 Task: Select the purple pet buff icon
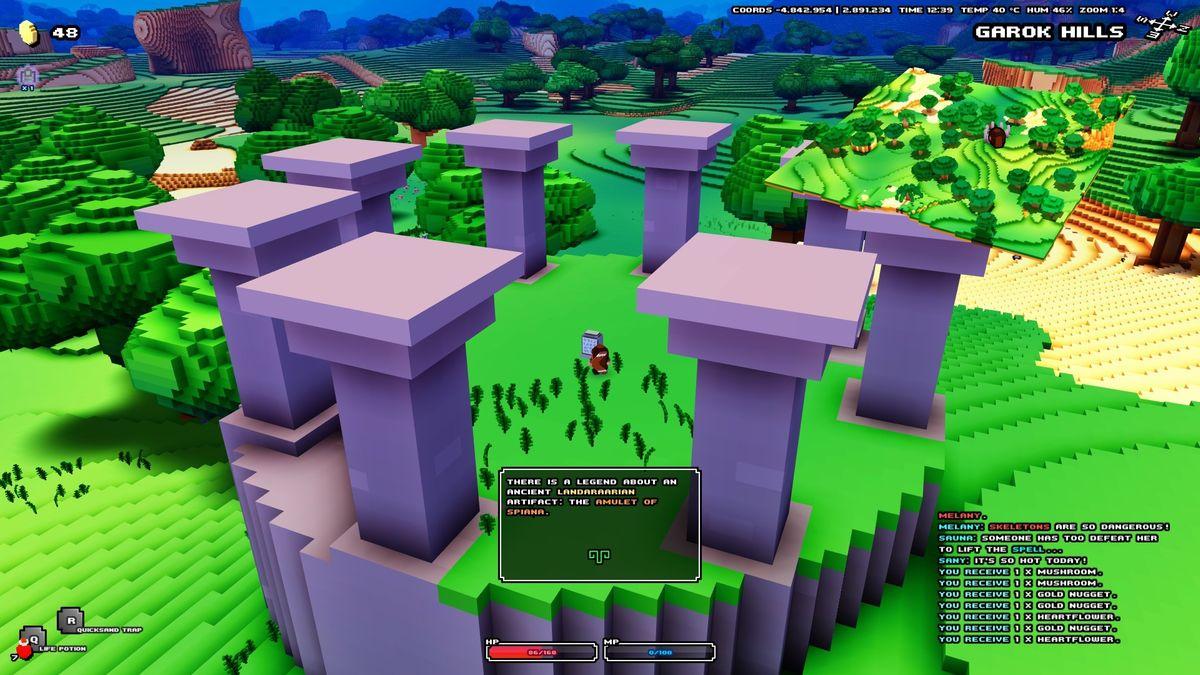tap(27, 75)
